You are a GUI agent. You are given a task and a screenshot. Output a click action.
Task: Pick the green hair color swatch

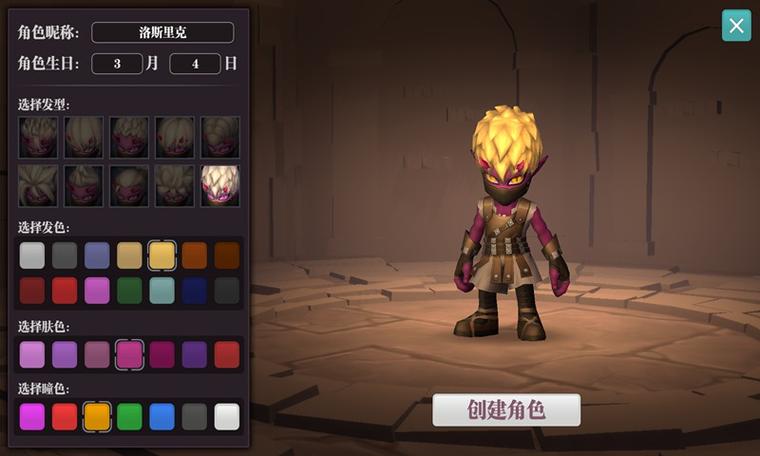pyautogui.click(x=130, y=290)
